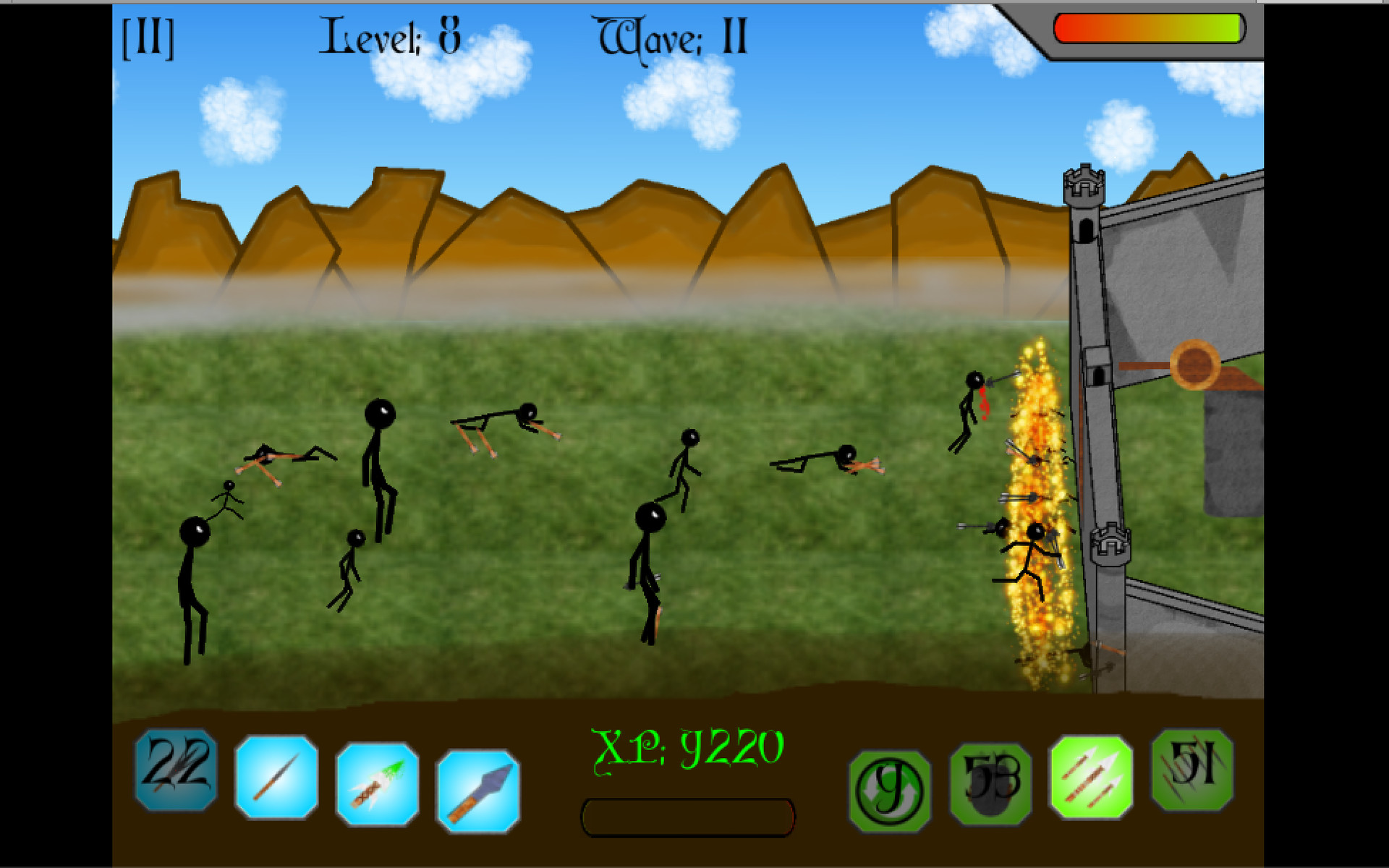This screenshot has width=1389, height=868.
Task: Click the fire wall barrier near the castle
Action: coord(1035,506)
